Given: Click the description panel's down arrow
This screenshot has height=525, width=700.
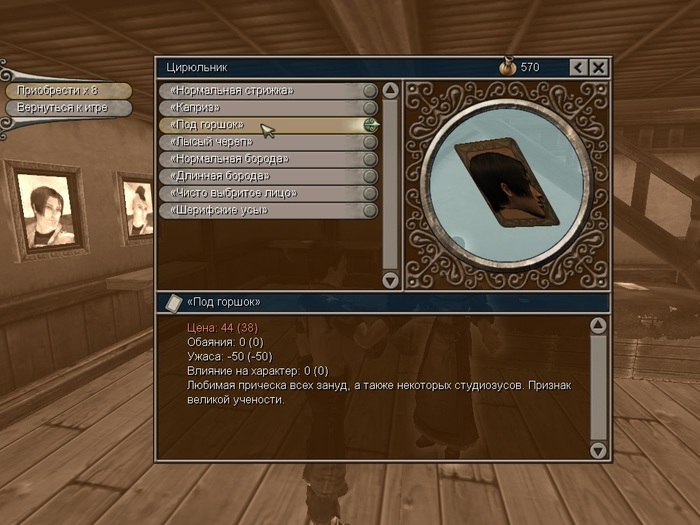Looking at the screenshot, I should [598, 450].
